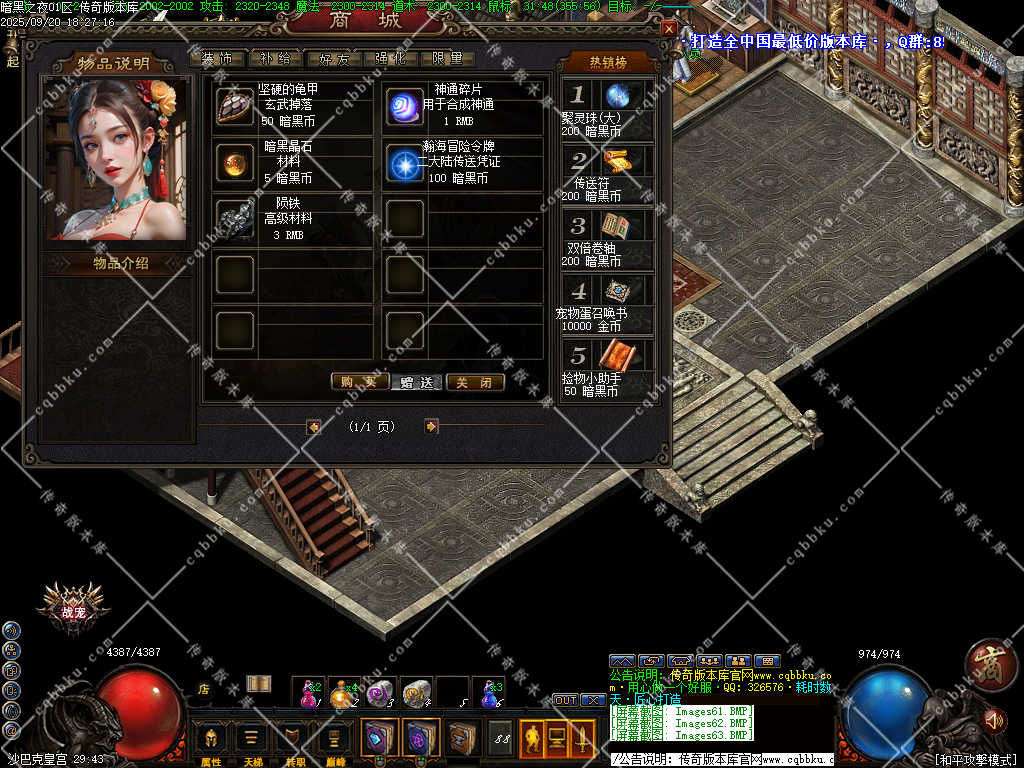Show the 限量 limited items tab

pyautogui.click(x=448, y=59)
